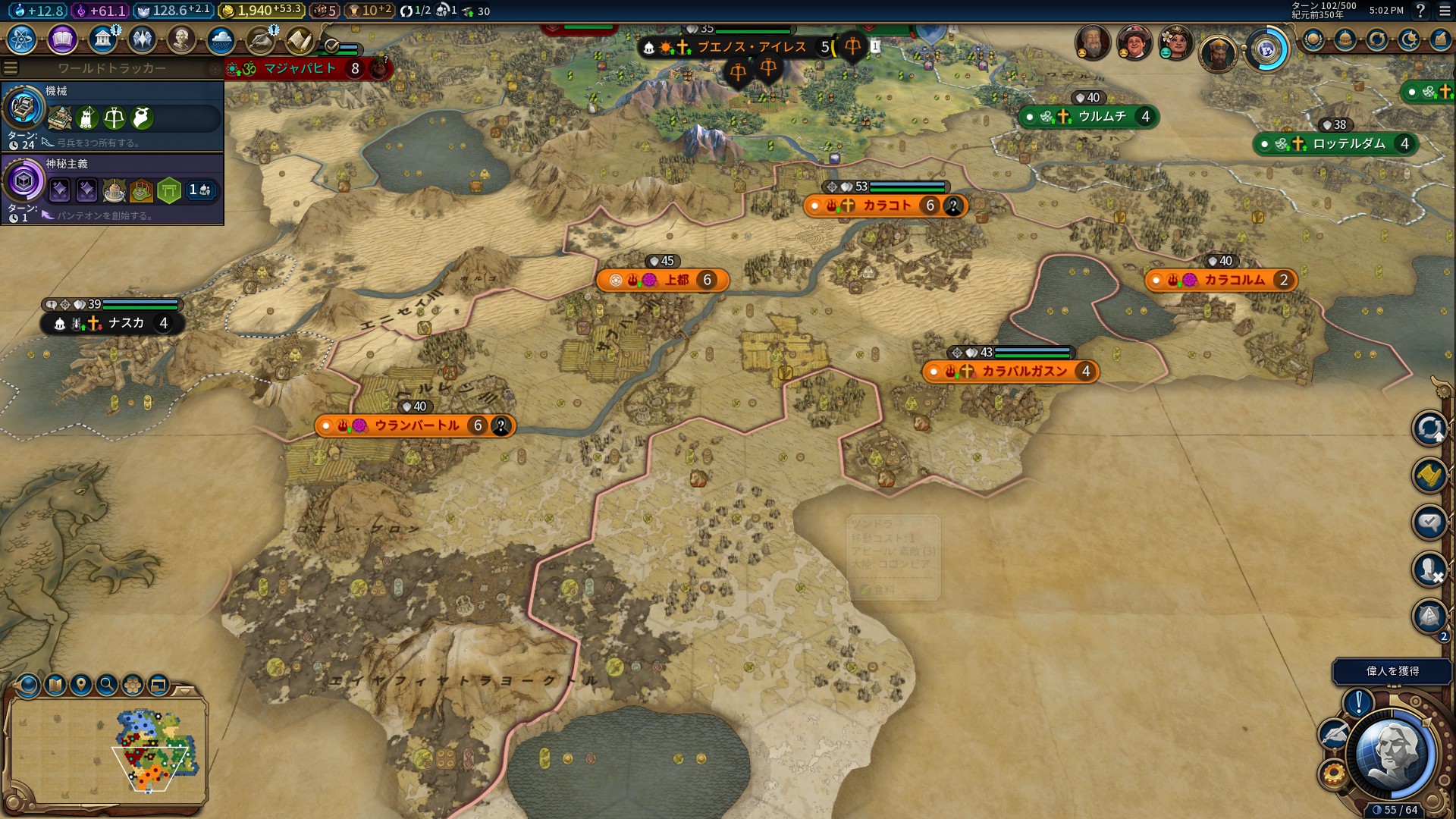Open the カラコト city banner

885,206
